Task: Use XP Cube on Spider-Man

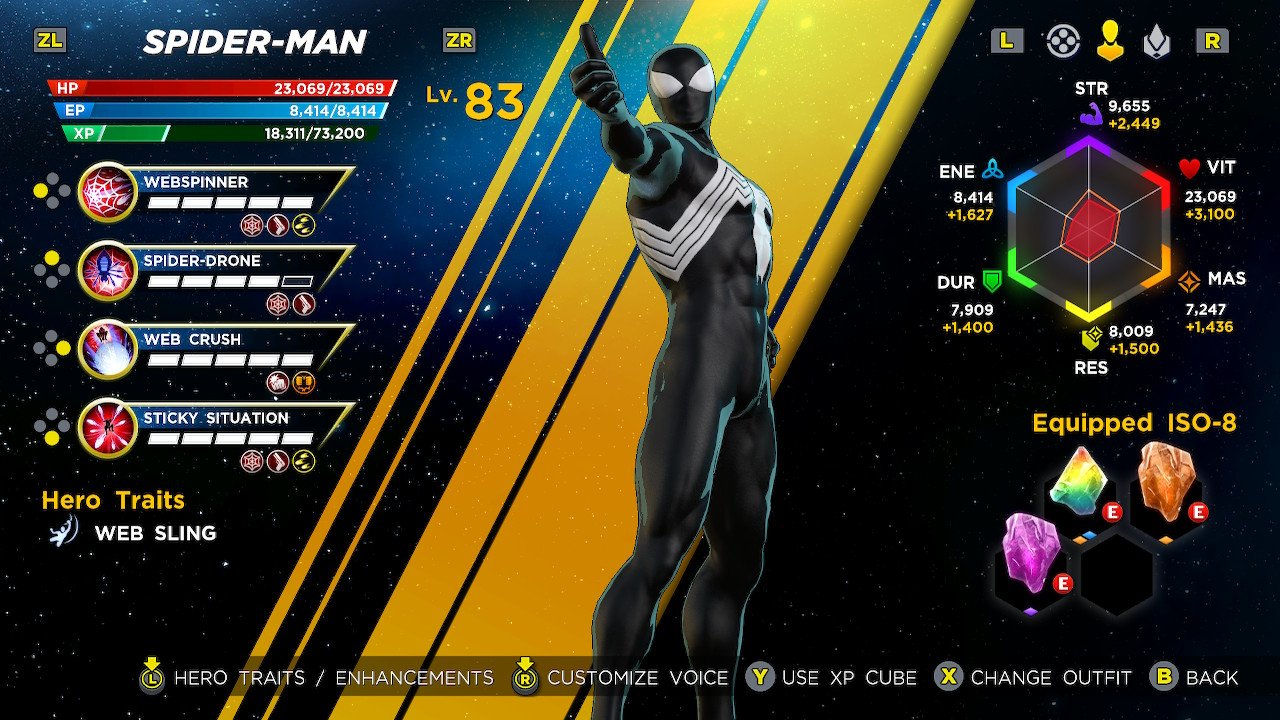Action: point(832,677)
